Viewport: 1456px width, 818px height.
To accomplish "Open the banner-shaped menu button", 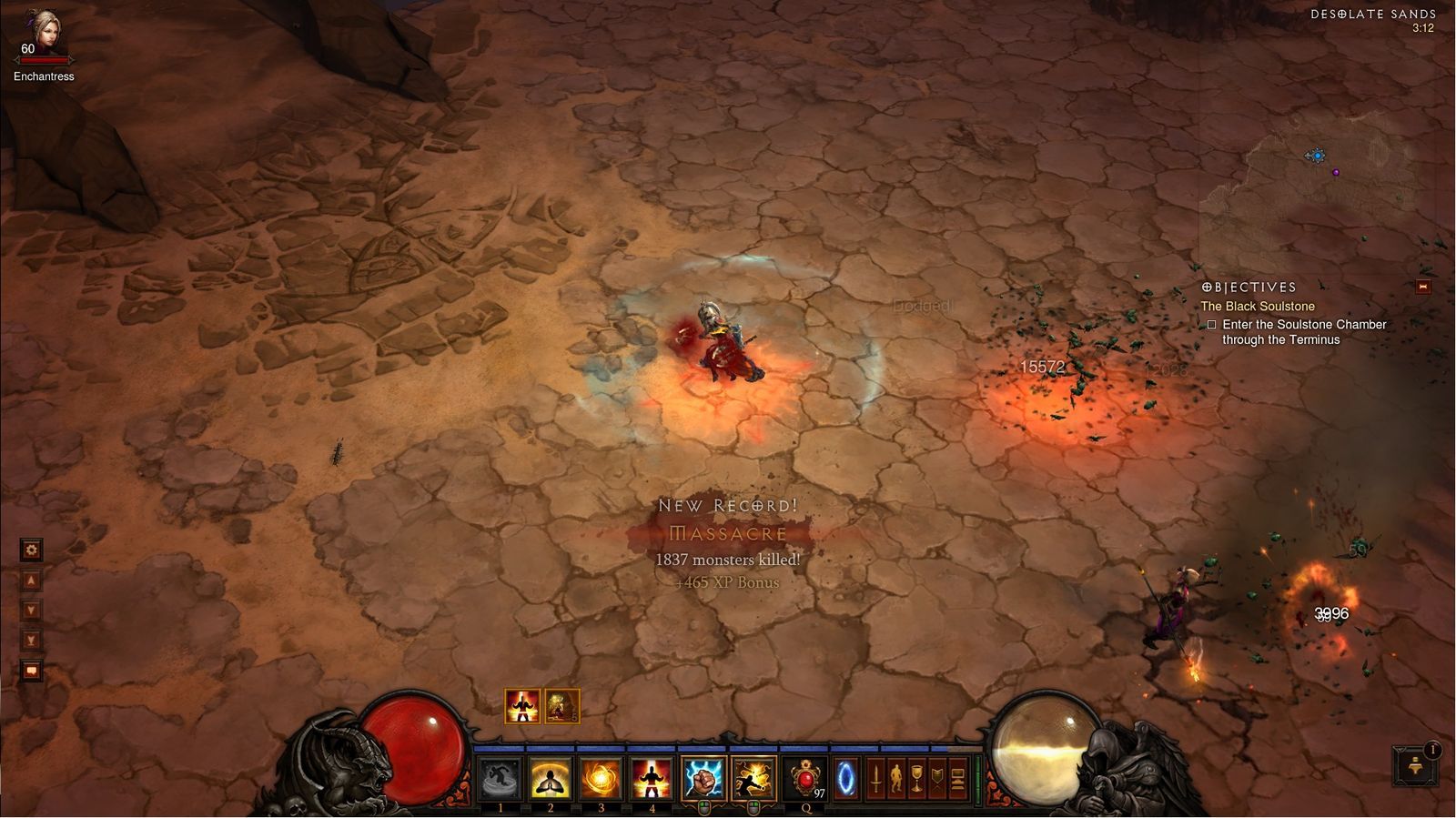I will coord(936,779).
